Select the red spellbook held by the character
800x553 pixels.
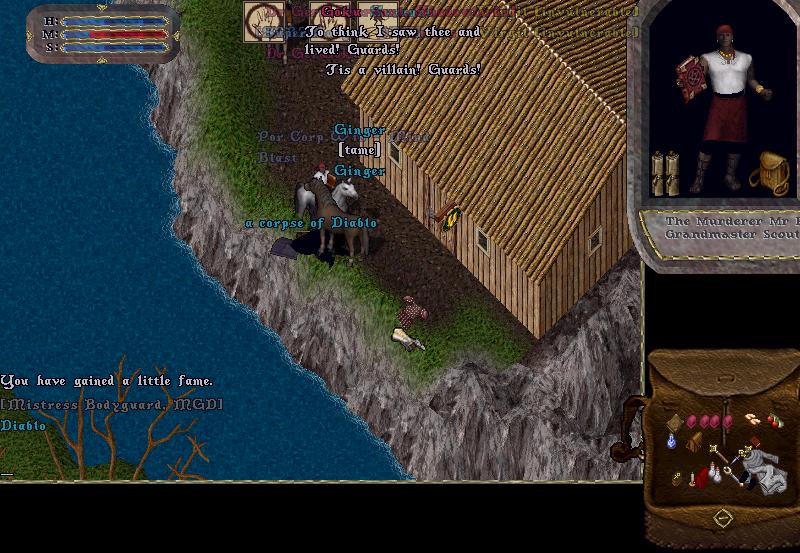coord(691,77)
